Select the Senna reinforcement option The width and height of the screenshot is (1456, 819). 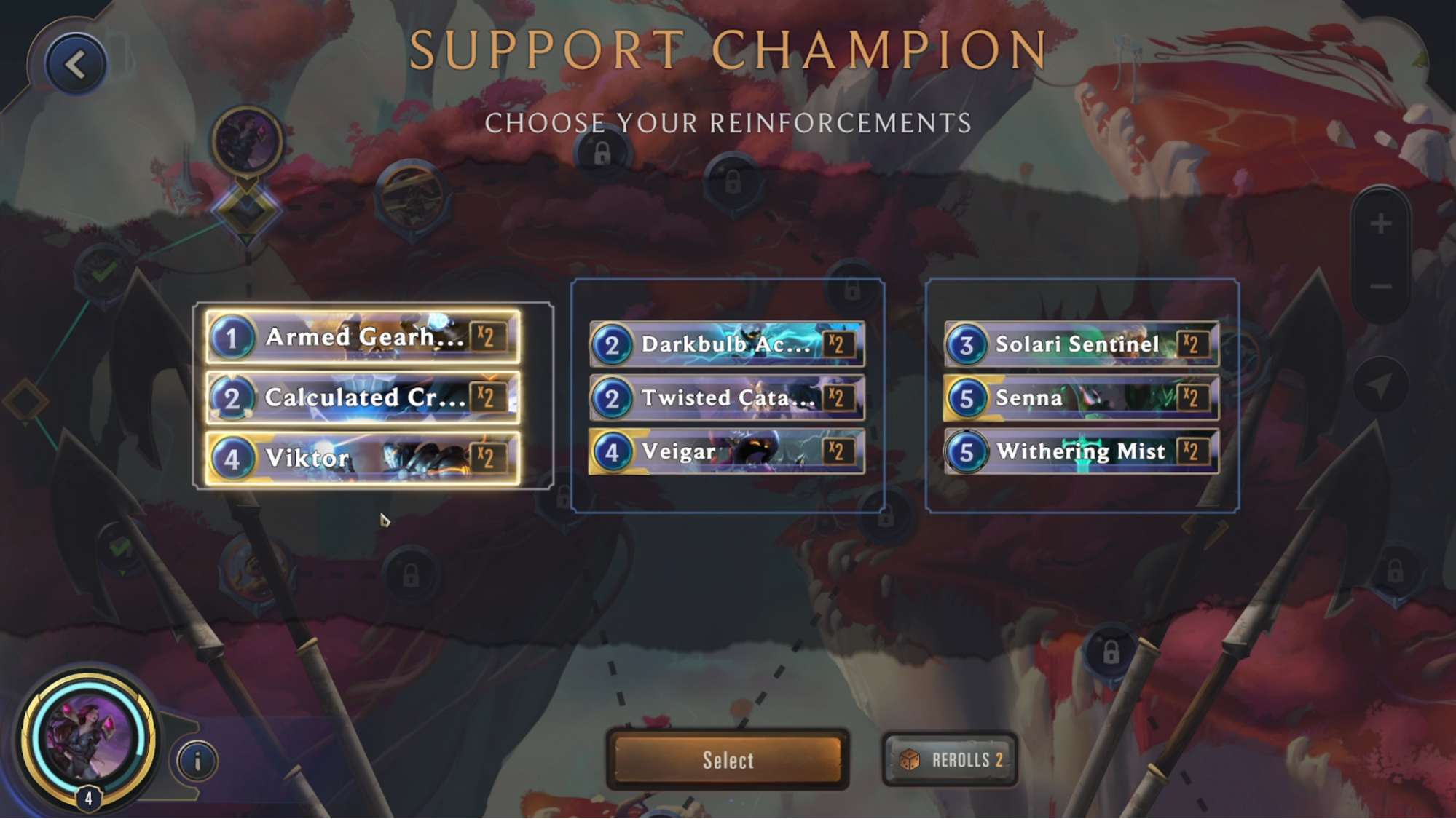pos(1080,398)
